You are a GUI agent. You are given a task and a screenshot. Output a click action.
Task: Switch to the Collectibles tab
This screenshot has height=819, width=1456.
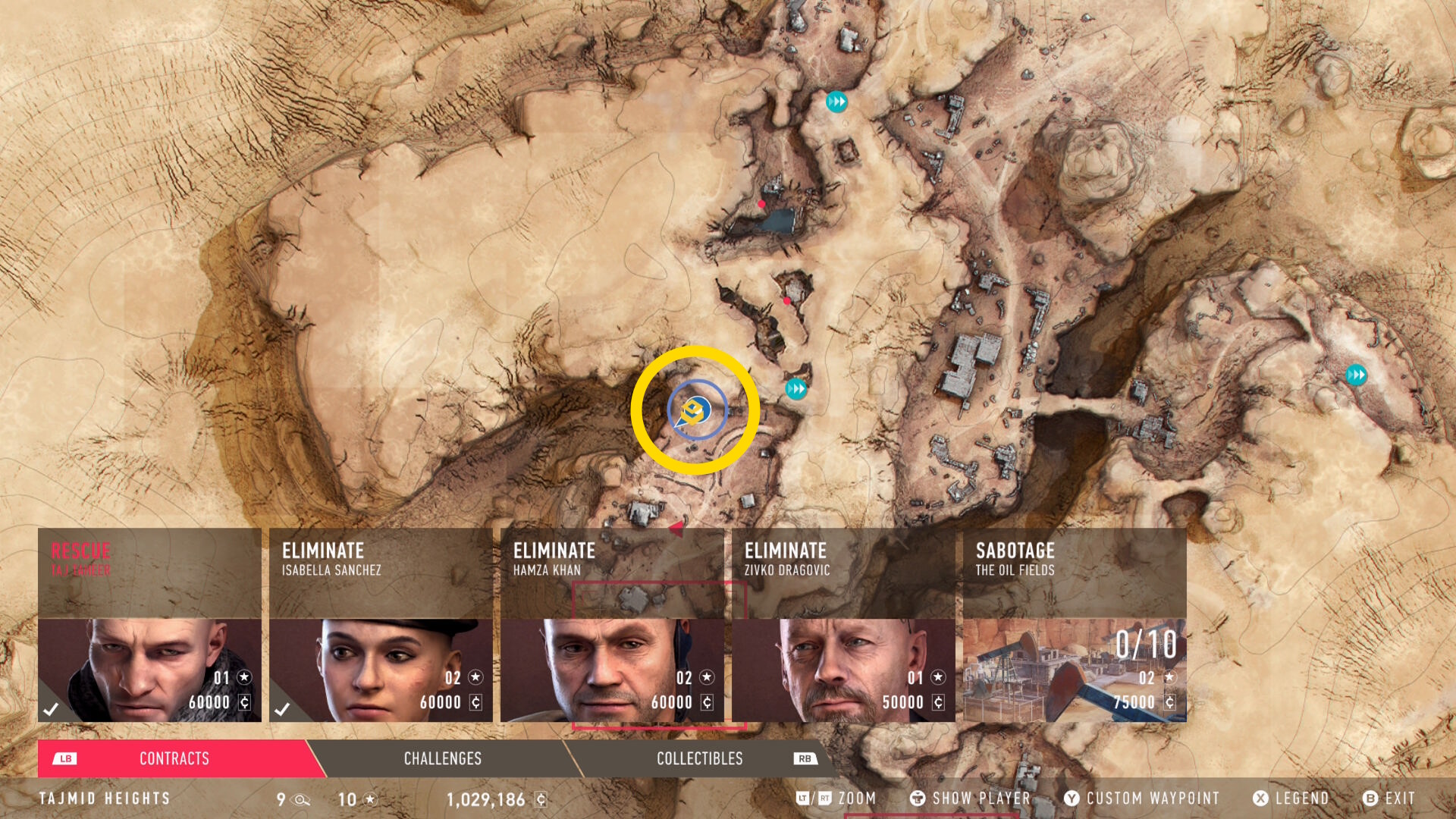coord(699,758)
